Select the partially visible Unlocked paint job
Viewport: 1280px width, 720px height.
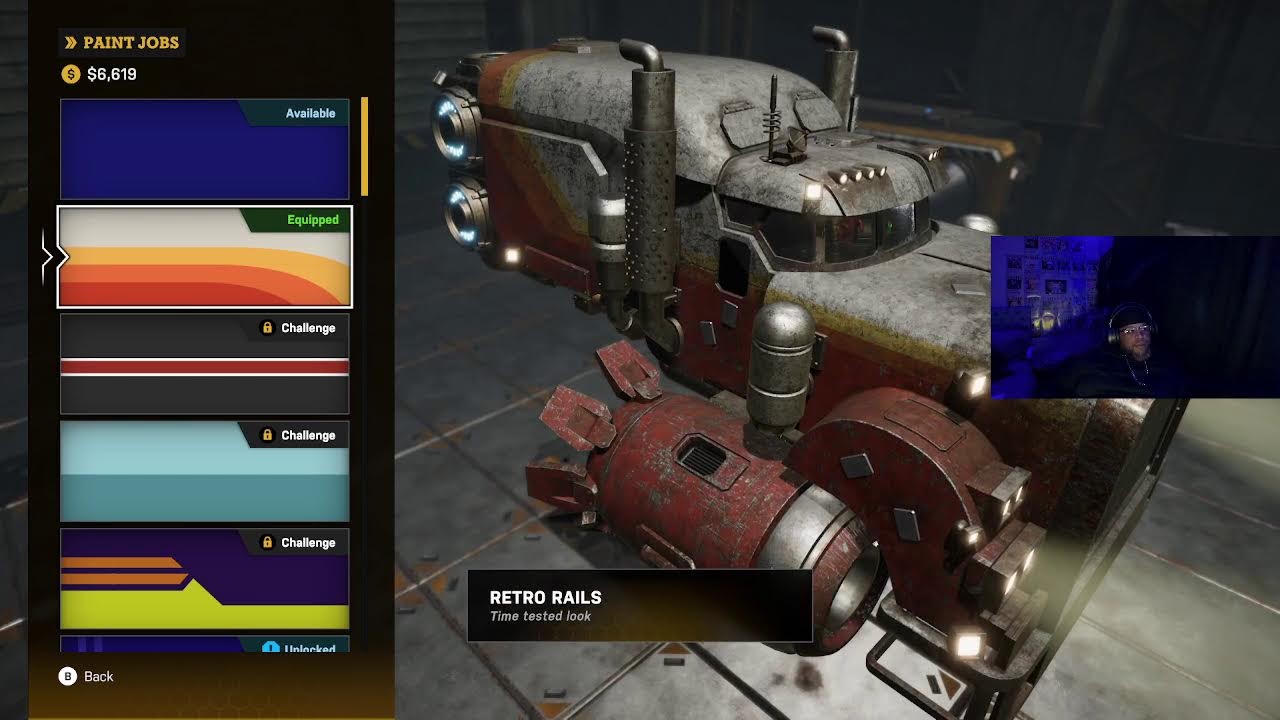coord(204,645)
